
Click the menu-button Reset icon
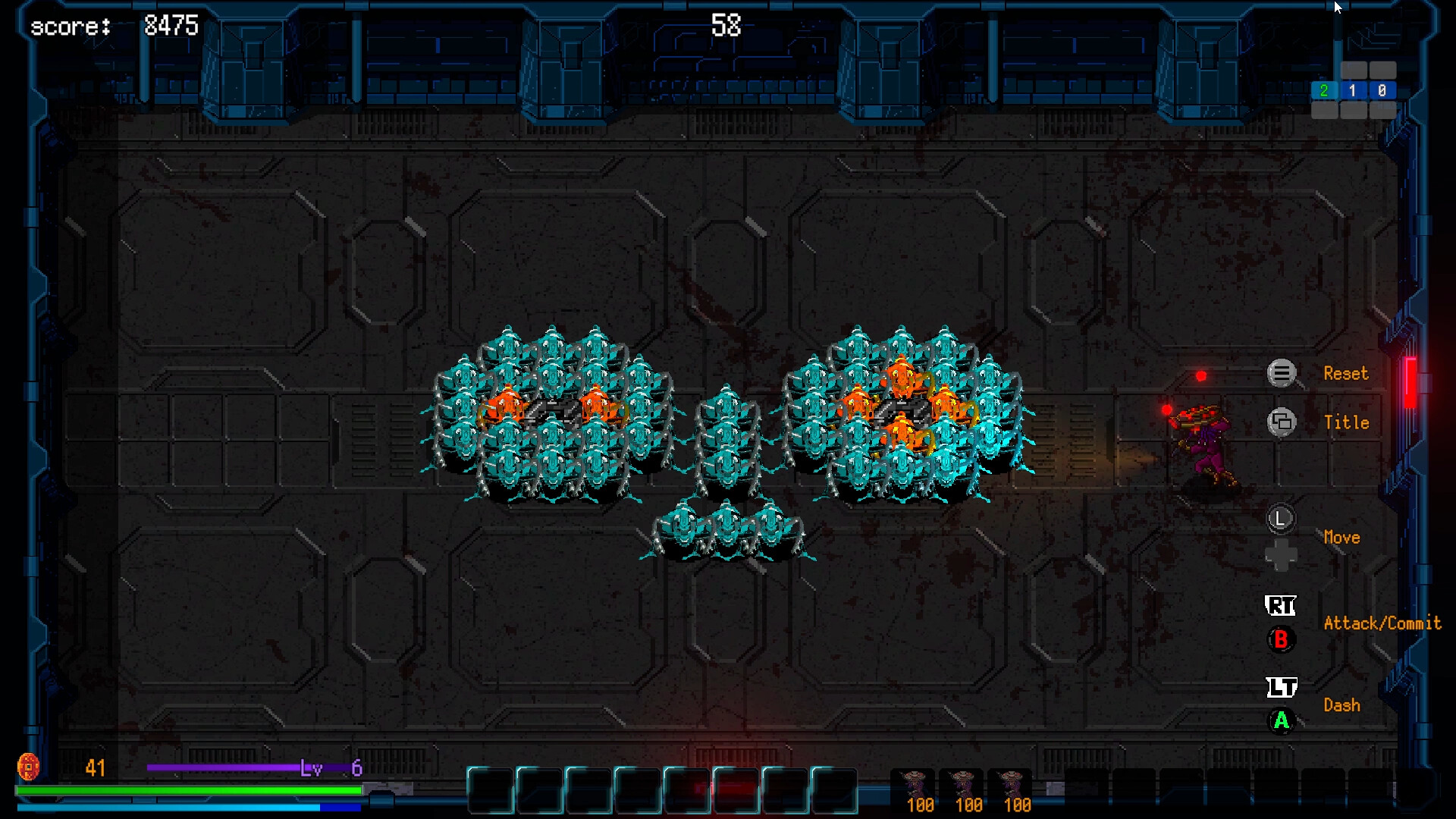pyautogui.click(x=1282, y=373)
